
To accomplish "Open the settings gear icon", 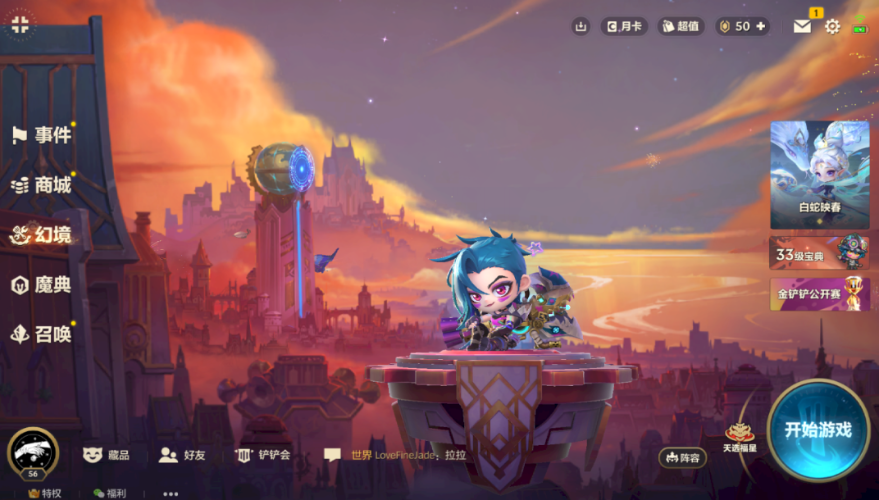I will point(832,27).
